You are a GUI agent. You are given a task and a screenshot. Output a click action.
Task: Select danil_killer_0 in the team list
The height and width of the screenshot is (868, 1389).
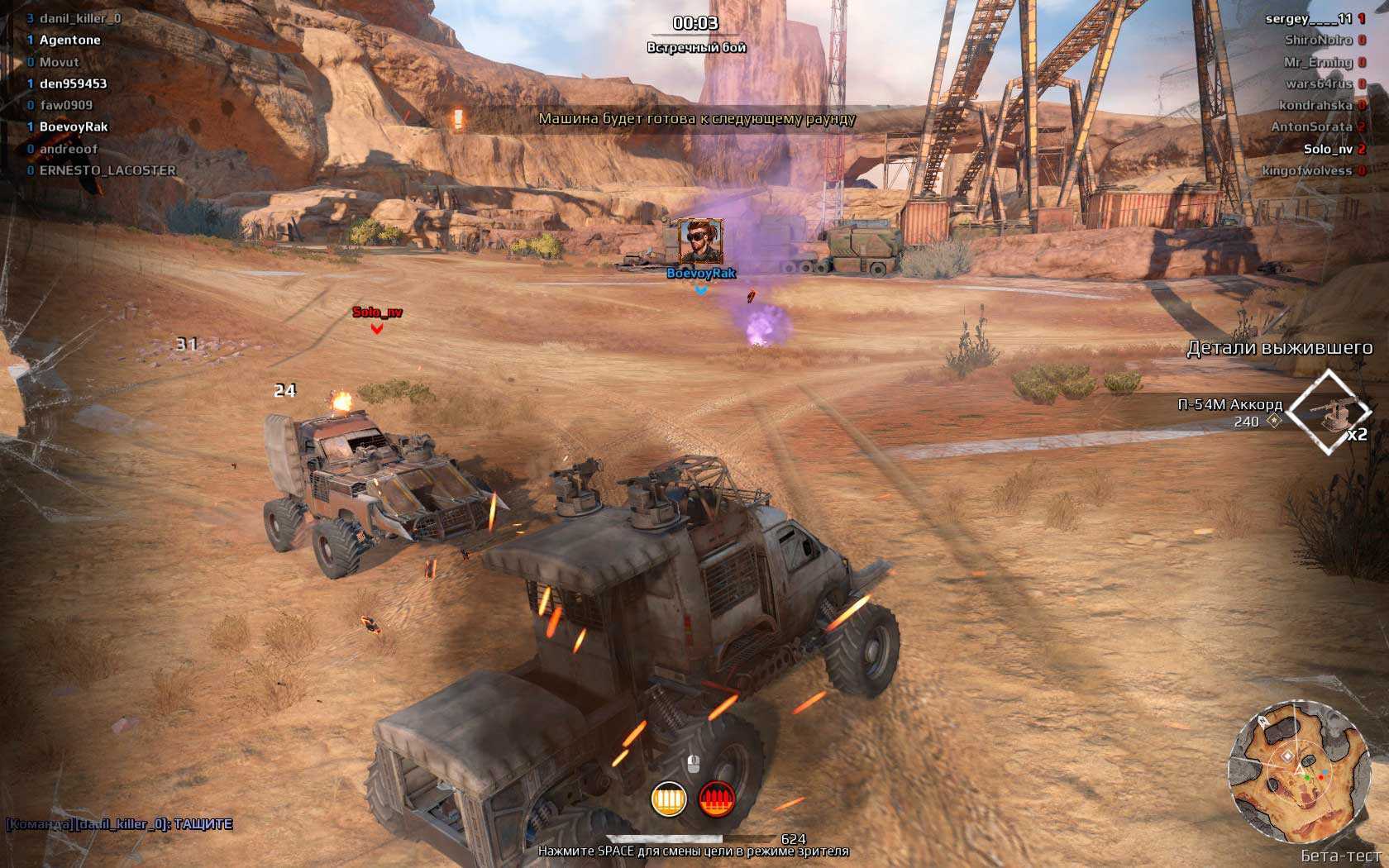(80, 18)
